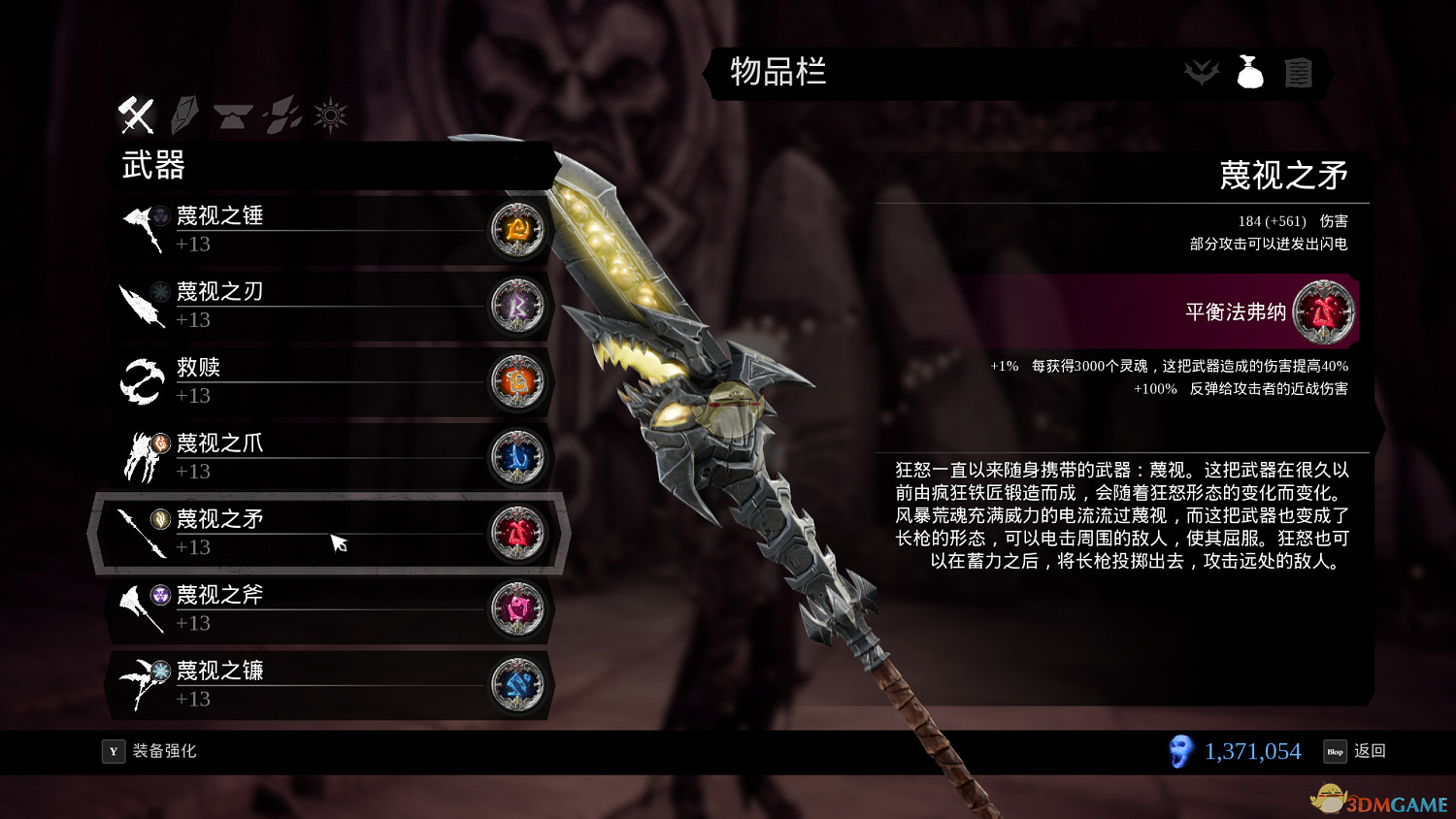1456x819 pixels.
Task: Click the Bksp 返回 button
Action: [x=1356, y=750]
